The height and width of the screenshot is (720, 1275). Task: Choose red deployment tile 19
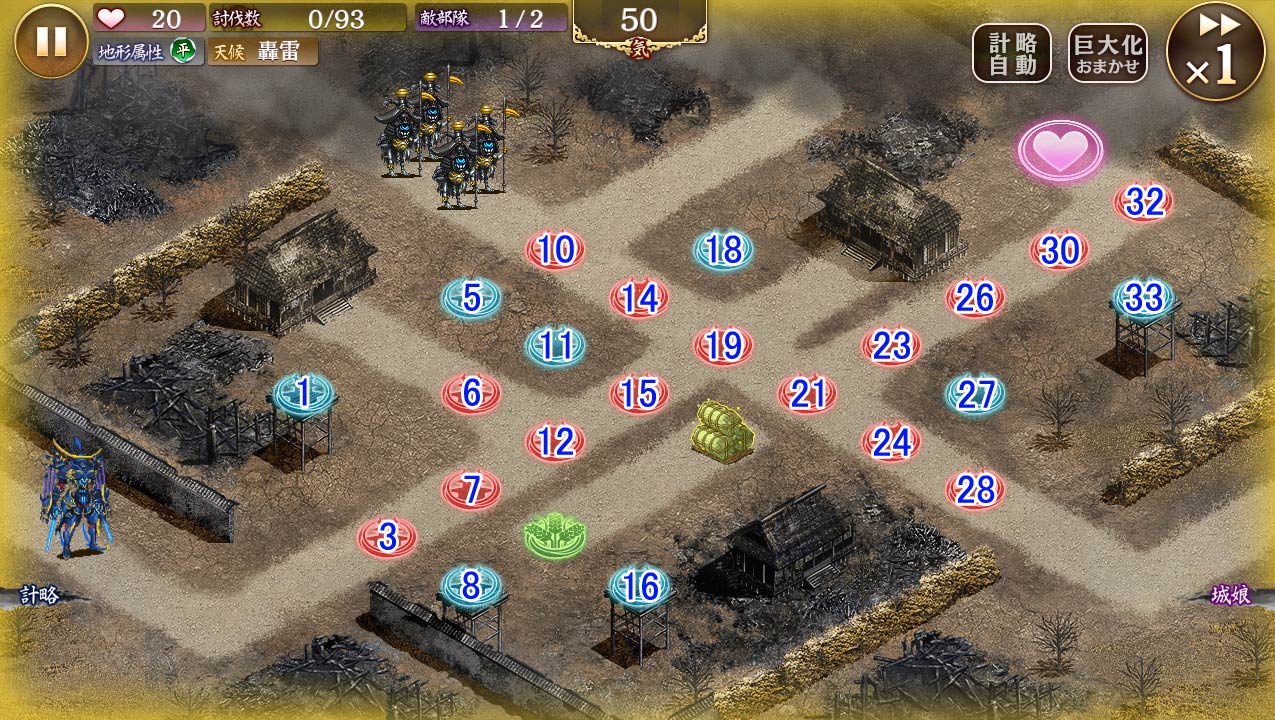[x=723, y=346]
